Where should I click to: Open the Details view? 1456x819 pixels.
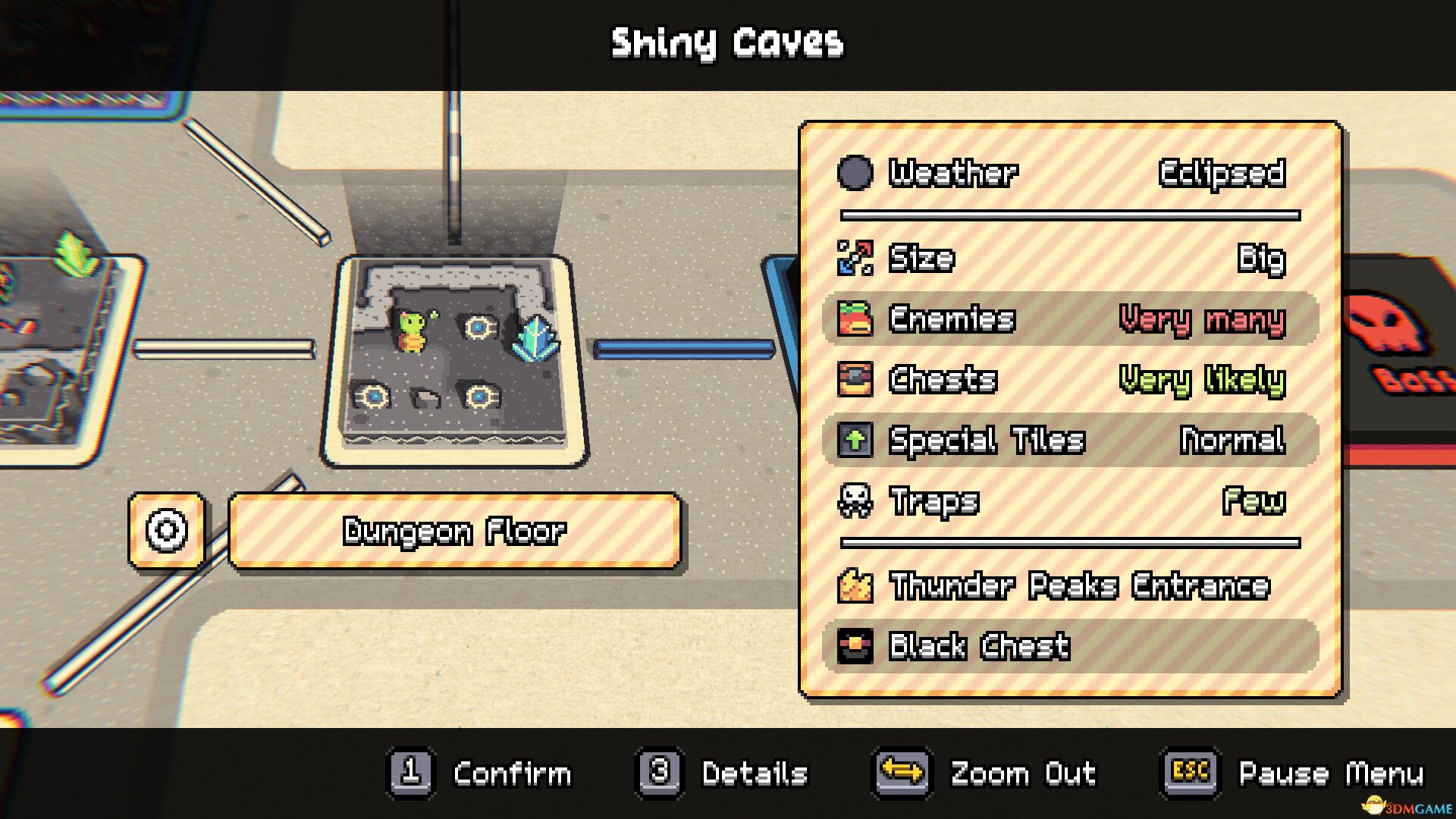point(754,773)
